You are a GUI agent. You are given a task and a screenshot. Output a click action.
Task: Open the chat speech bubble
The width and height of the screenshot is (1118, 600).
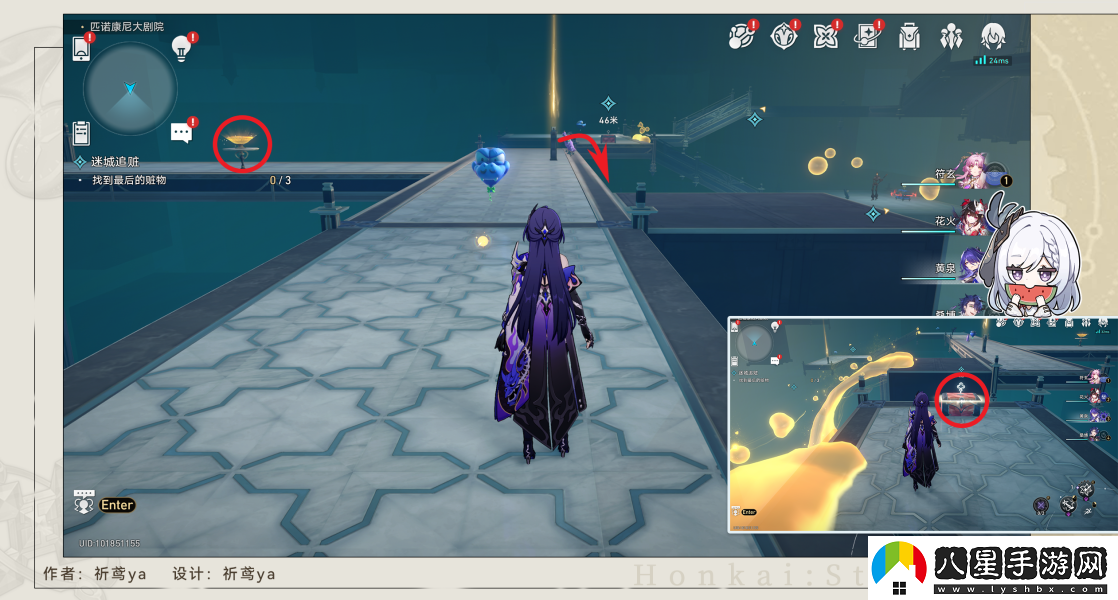point(181,132)
